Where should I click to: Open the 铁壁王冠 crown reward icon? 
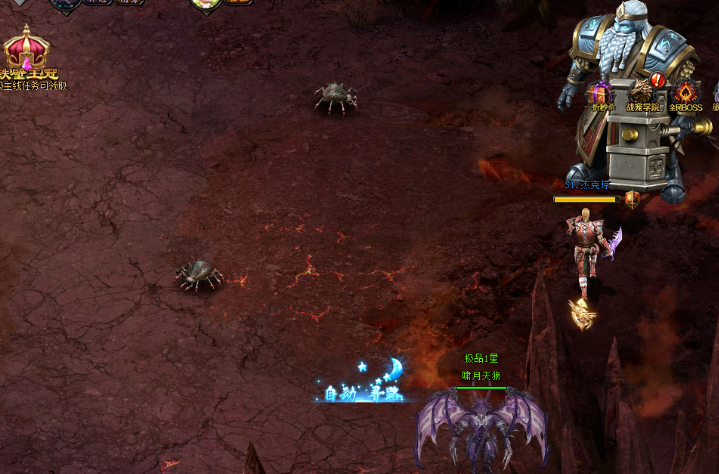(x=27, y=50)
